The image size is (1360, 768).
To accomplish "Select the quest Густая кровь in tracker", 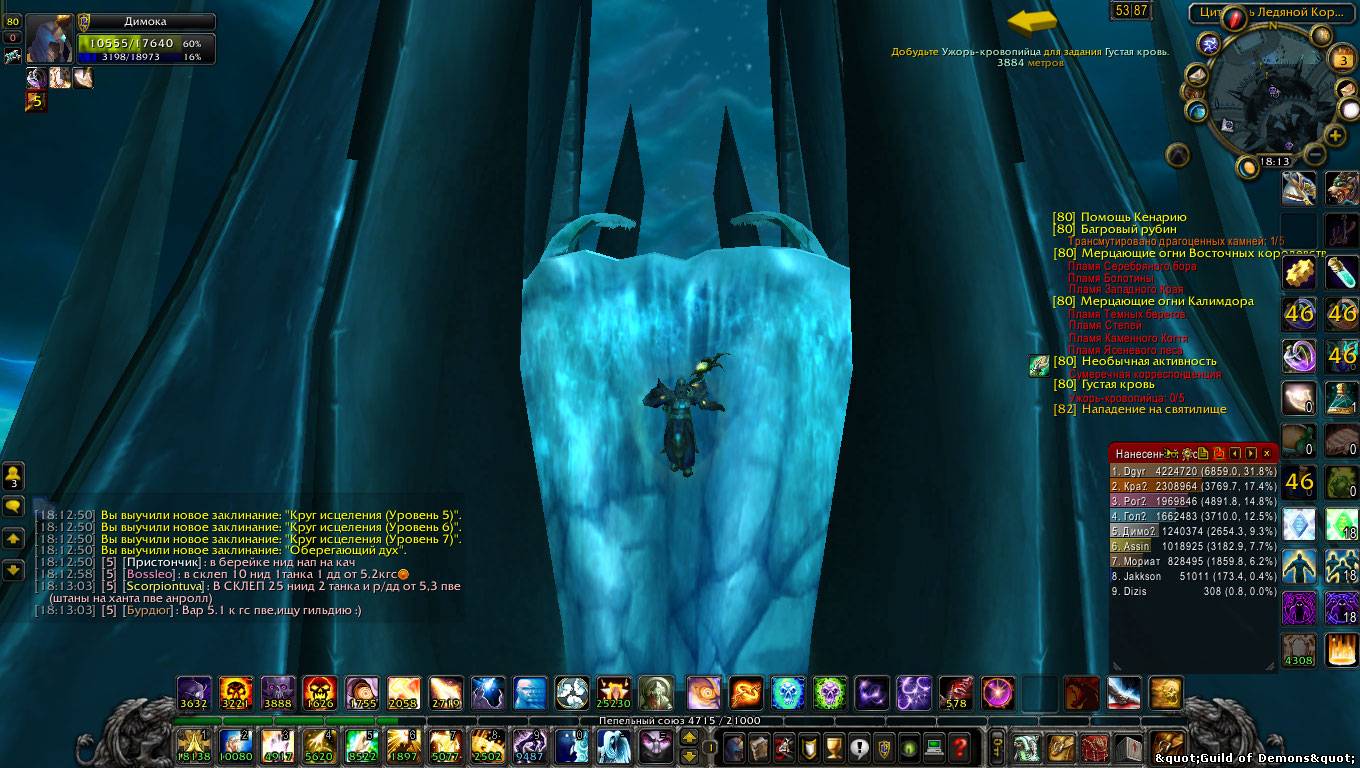I will pyautogui.click(x=1117, y=384).
